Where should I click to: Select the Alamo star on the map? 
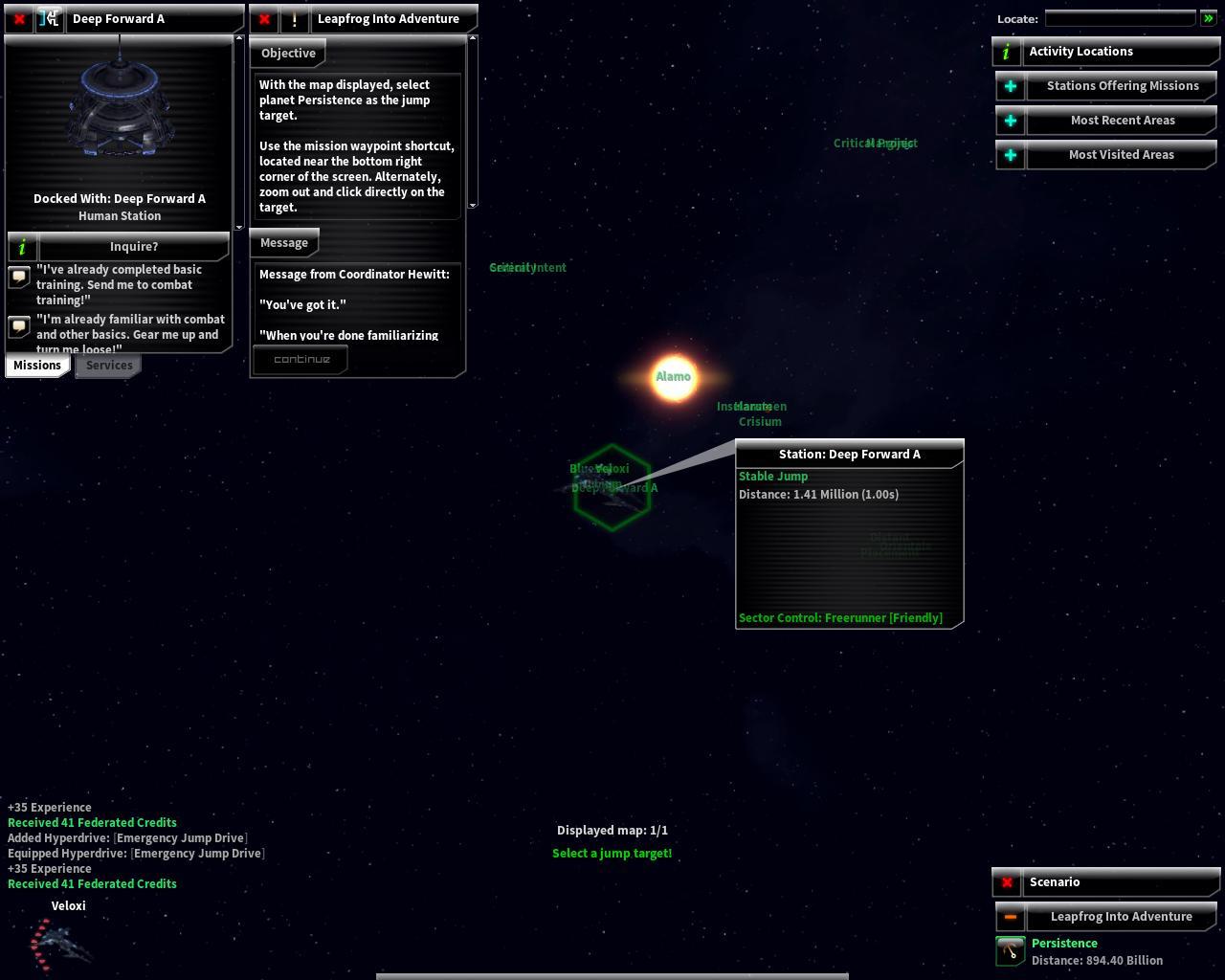(x=673, y=377)
